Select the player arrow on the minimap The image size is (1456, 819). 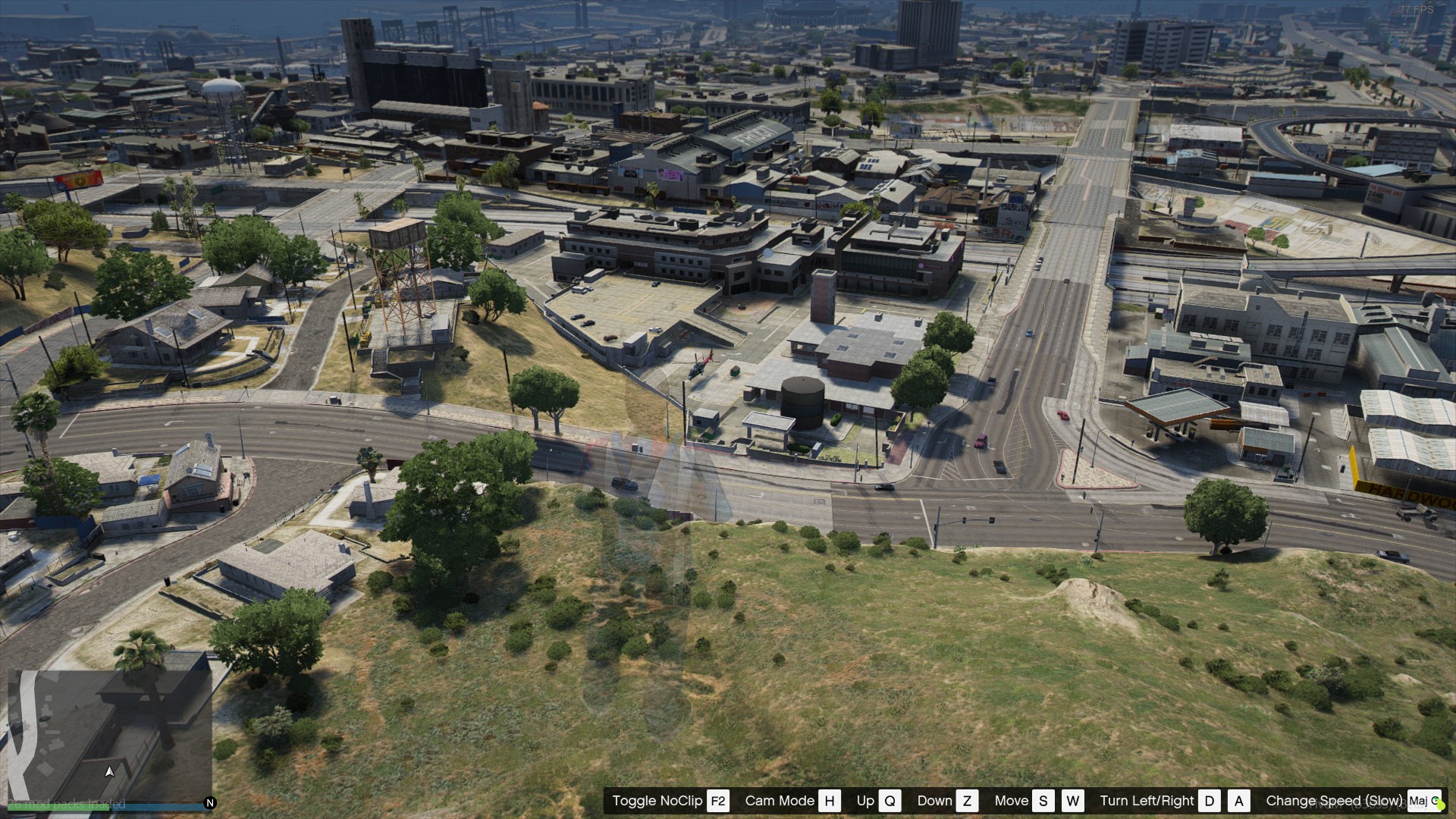(x=110, y=772)
